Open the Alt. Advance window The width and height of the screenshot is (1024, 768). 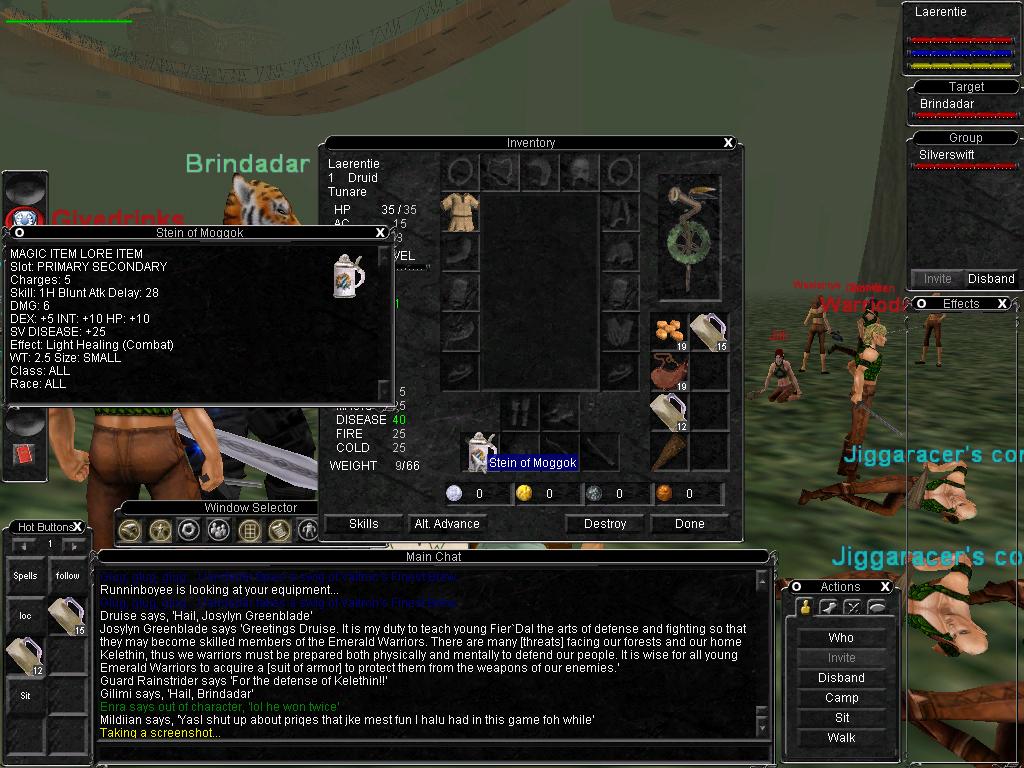[x=447, y=524]
